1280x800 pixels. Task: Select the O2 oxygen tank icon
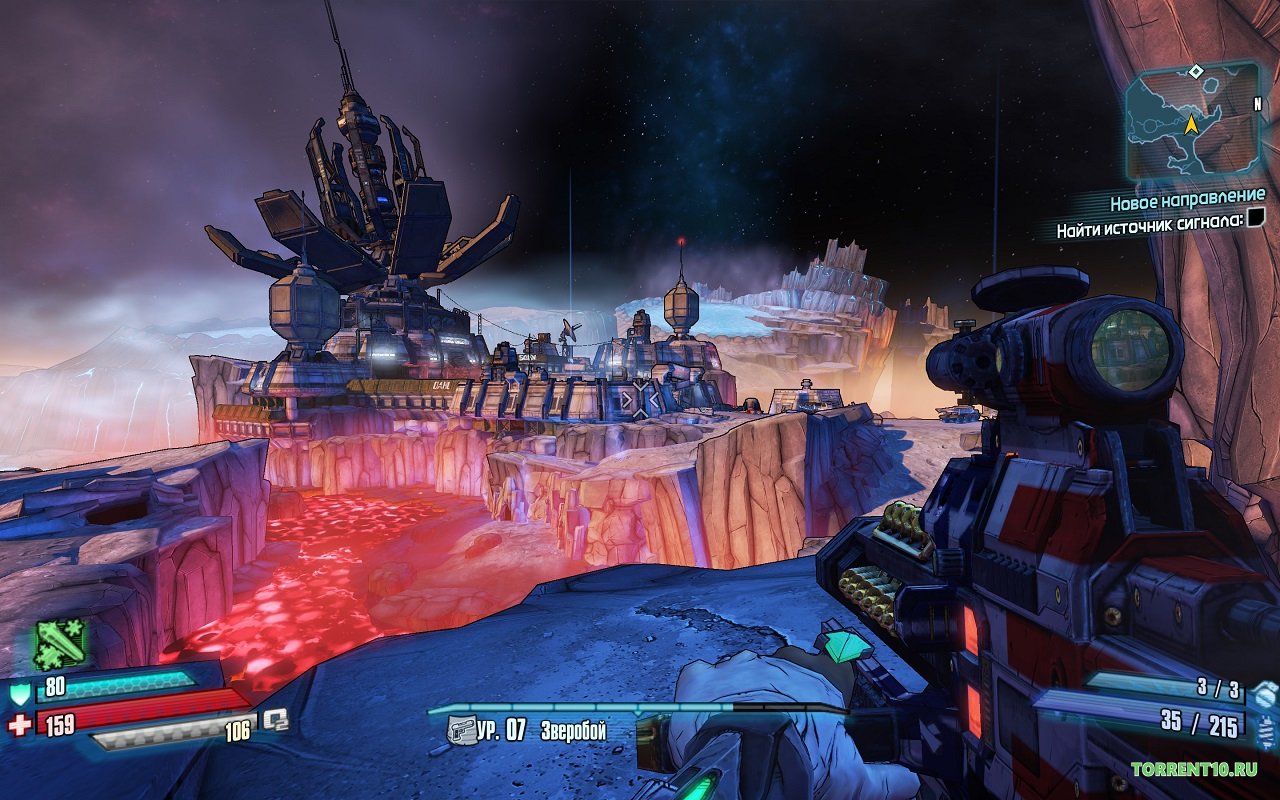pos(275,719)
